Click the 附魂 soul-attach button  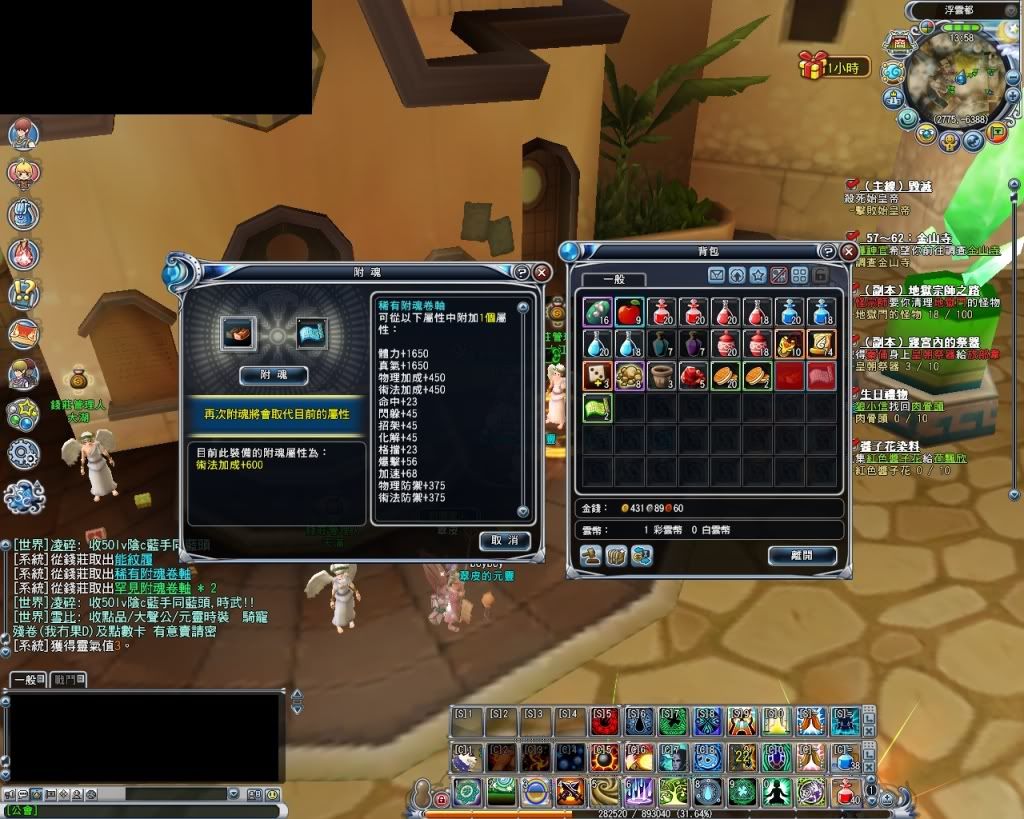click(273, 374)
